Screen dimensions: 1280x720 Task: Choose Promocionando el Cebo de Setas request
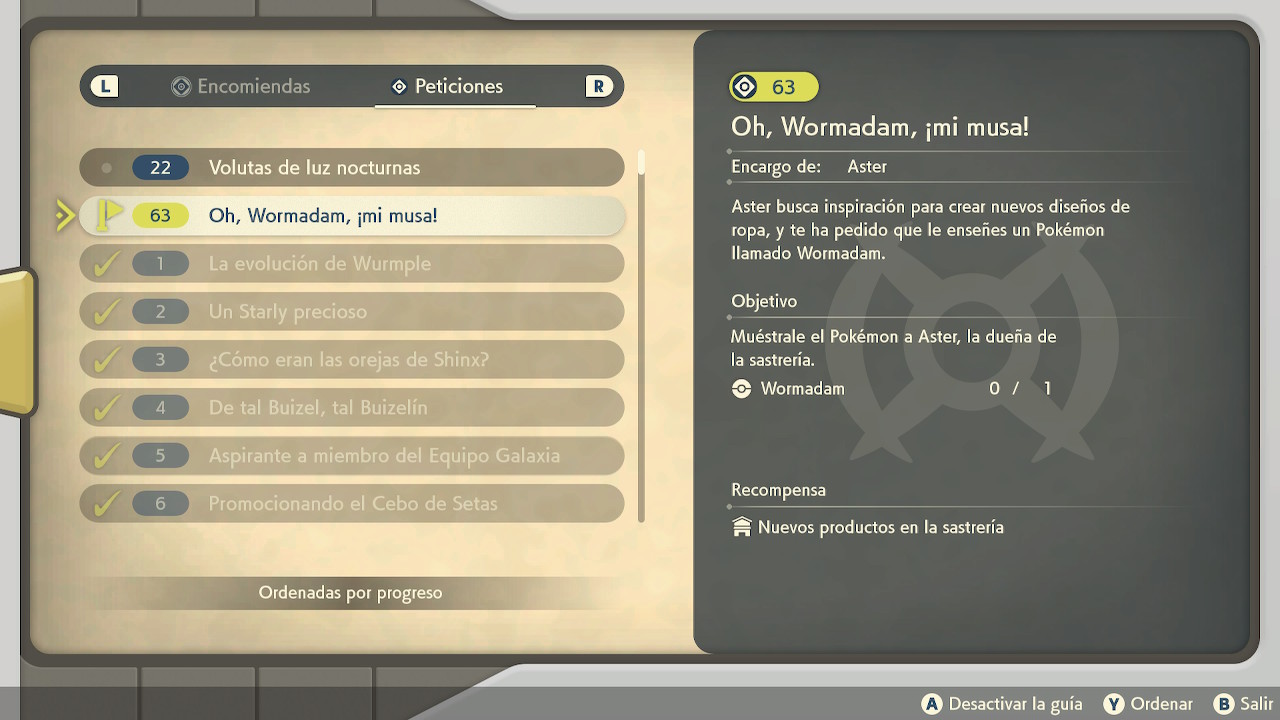351,504
